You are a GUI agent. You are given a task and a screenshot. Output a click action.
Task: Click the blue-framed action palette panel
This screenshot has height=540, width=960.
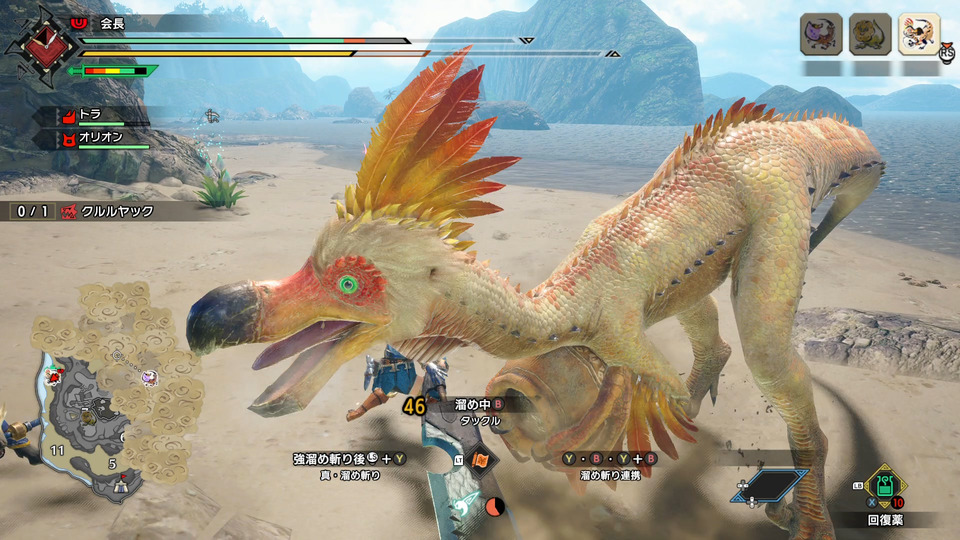(x=772, y=487)
